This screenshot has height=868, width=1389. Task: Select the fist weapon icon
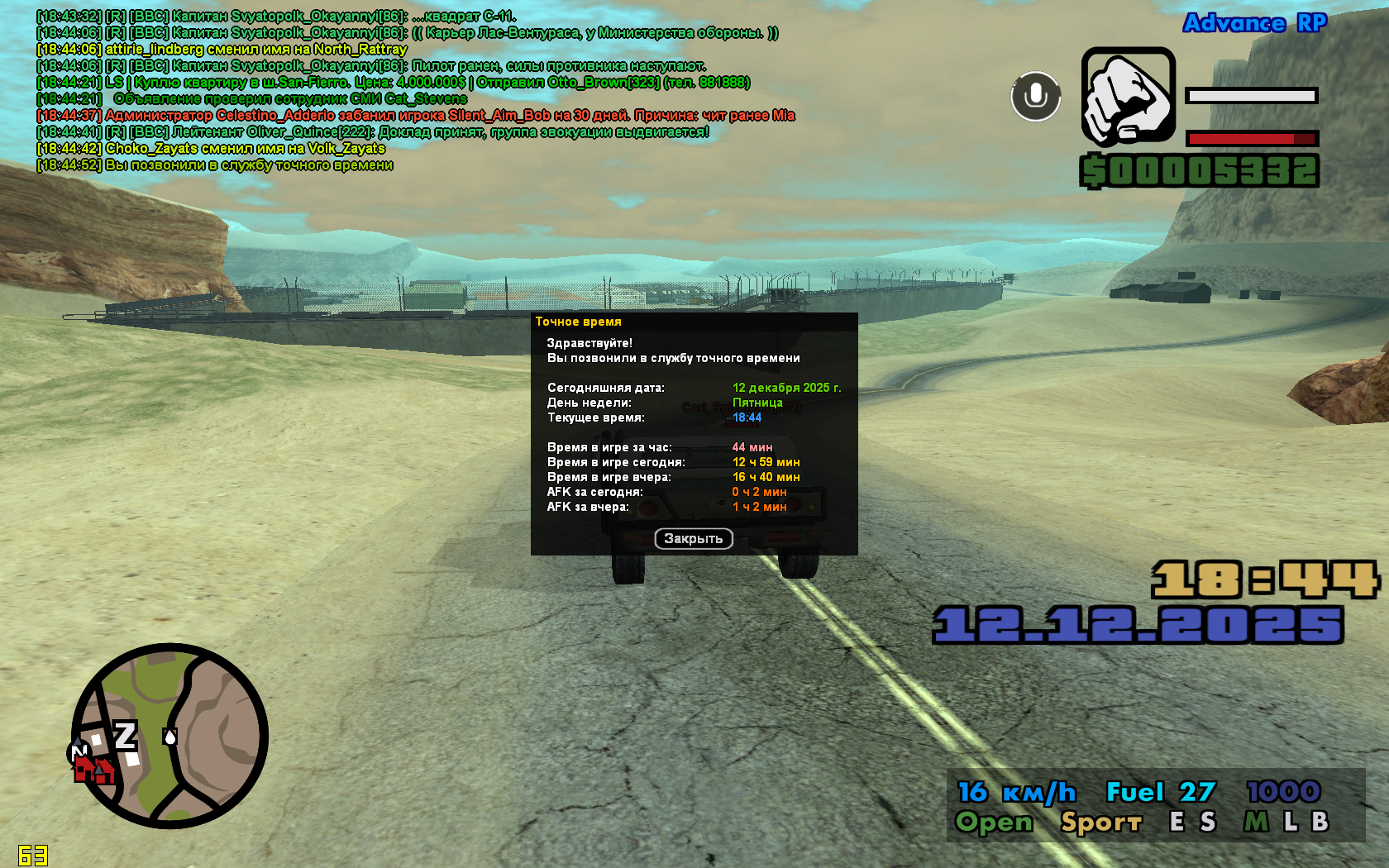point(1128,96)
